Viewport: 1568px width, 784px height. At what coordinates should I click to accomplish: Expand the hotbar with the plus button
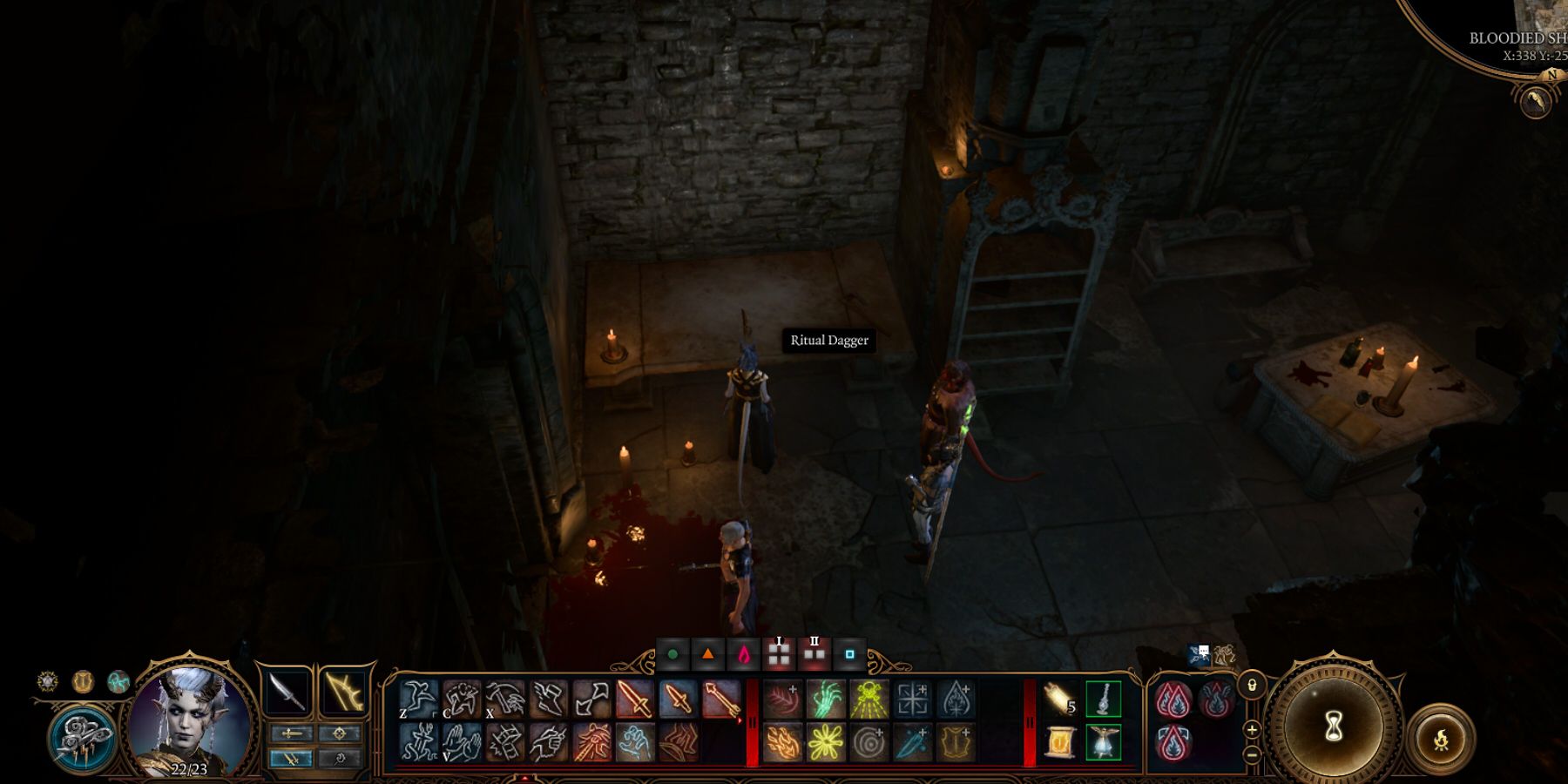1252,730
